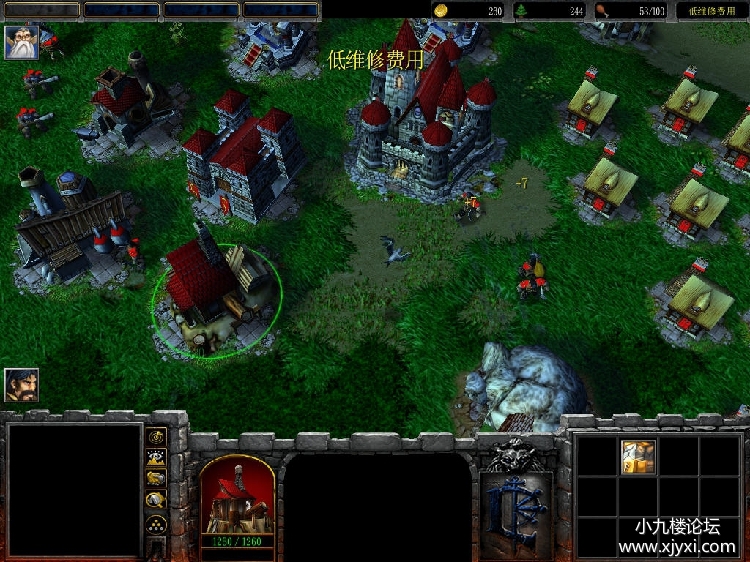Choose the golden stone-block upgrade icon
This screenshot has height=562, width=750.
pos(637,455)
